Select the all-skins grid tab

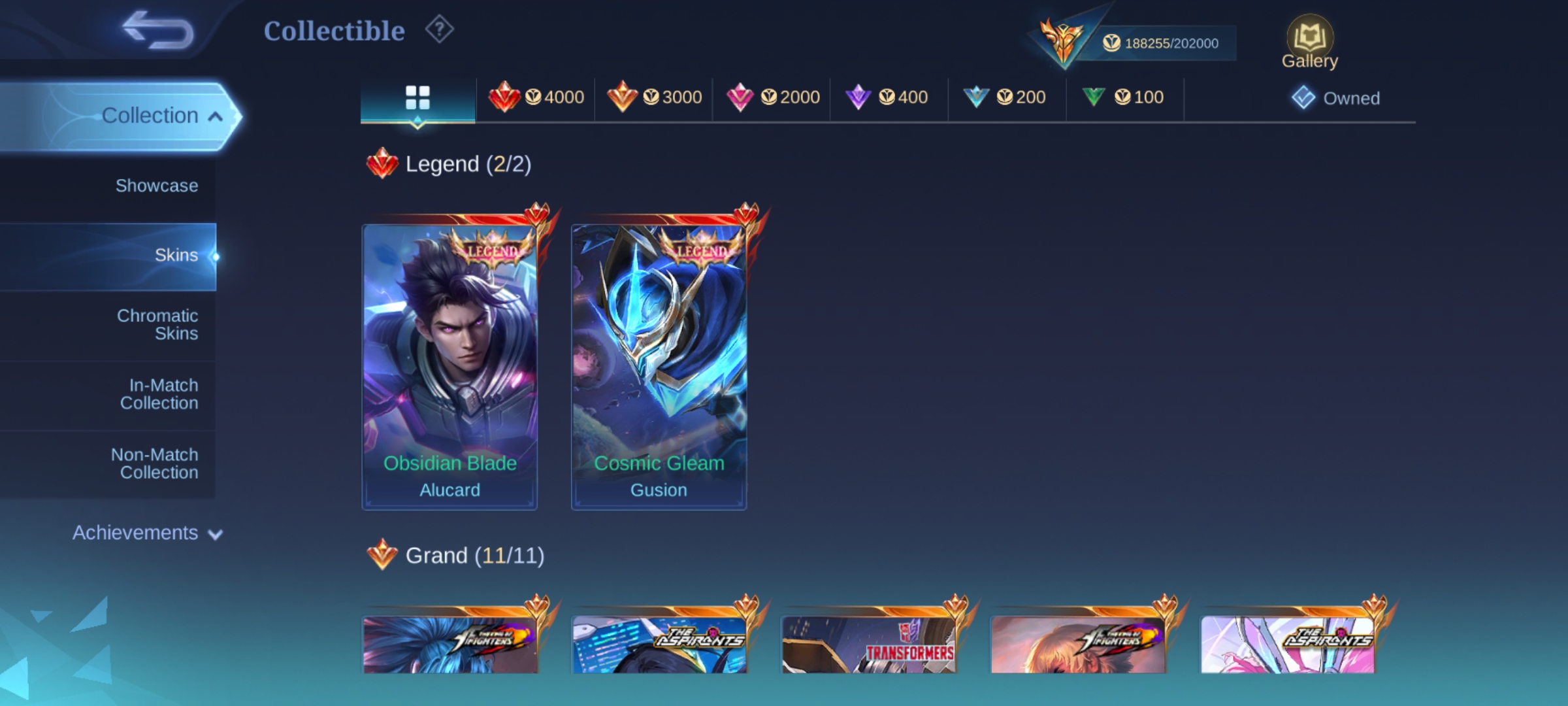pyautogui.click(x=417, y=98)
